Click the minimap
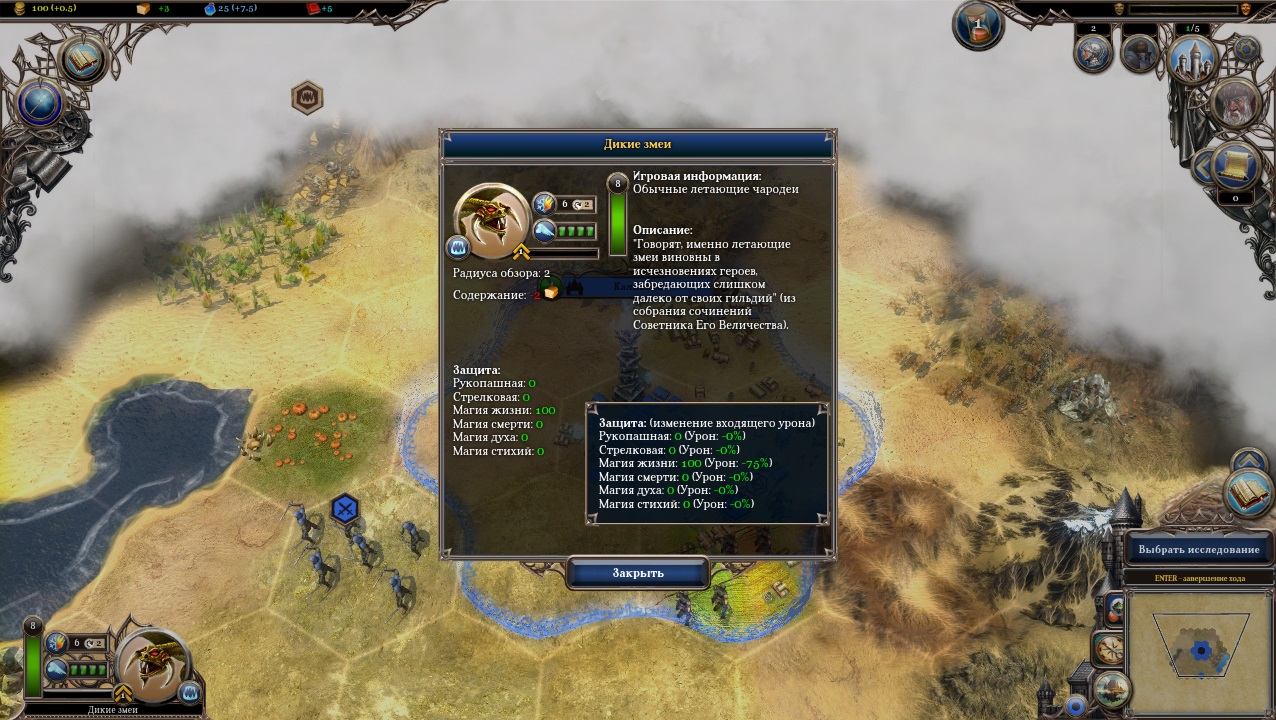 (x=1200, y=650)
